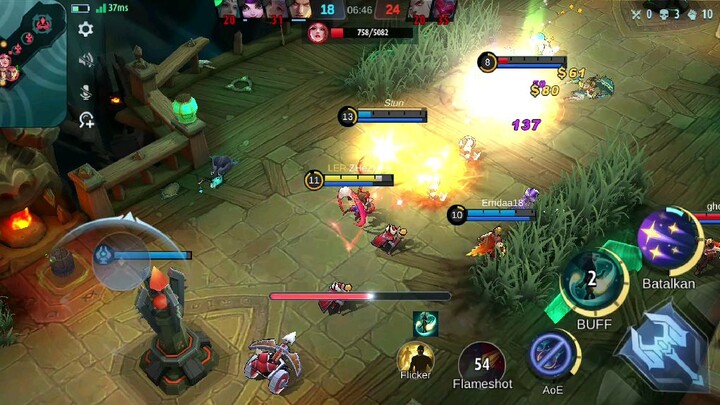Activate the AoE skill
Viewport: 720px width, 405px height.
tap(553, 355)
